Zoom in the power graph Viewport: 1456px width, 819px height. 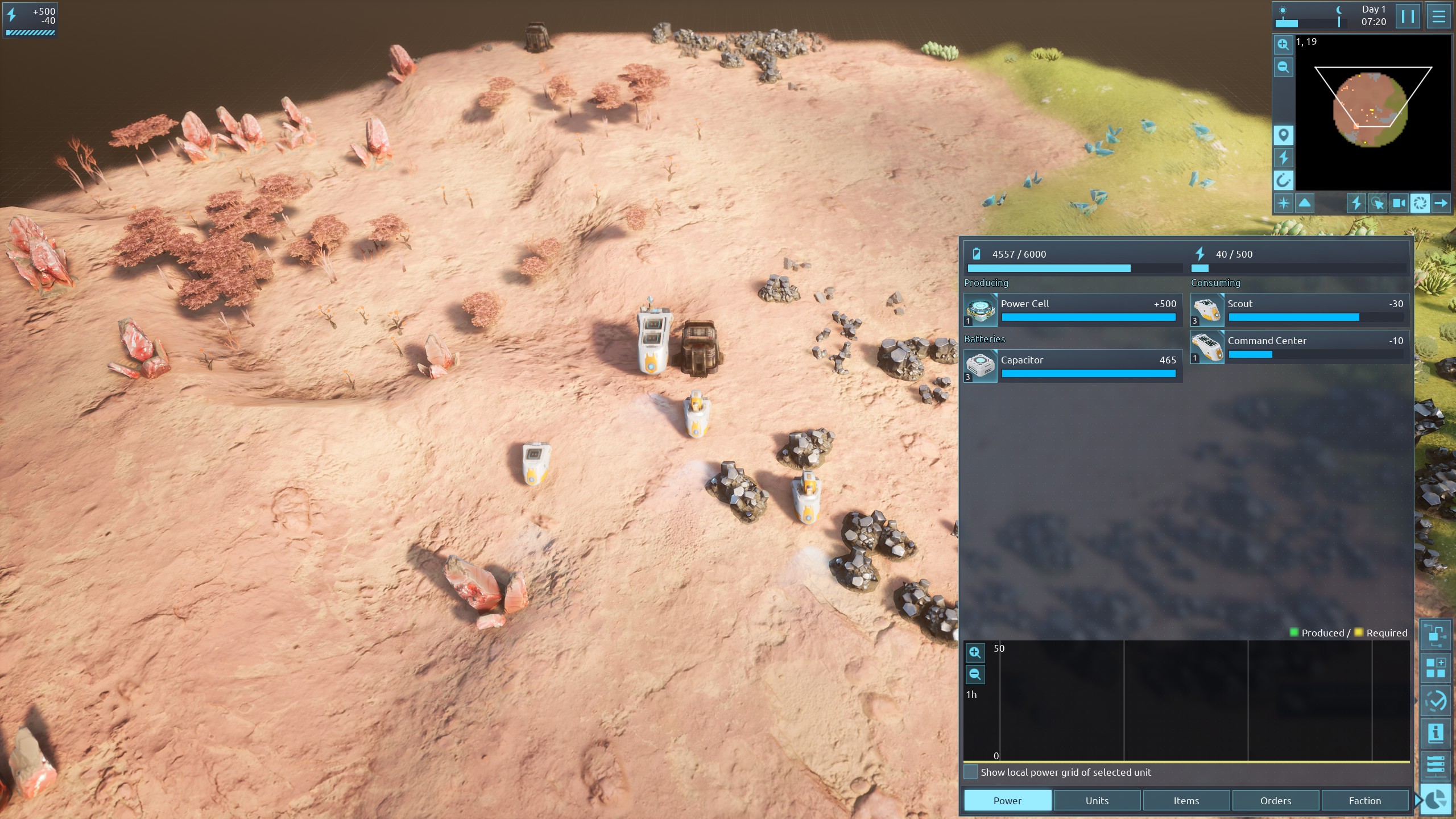point(975,652)
